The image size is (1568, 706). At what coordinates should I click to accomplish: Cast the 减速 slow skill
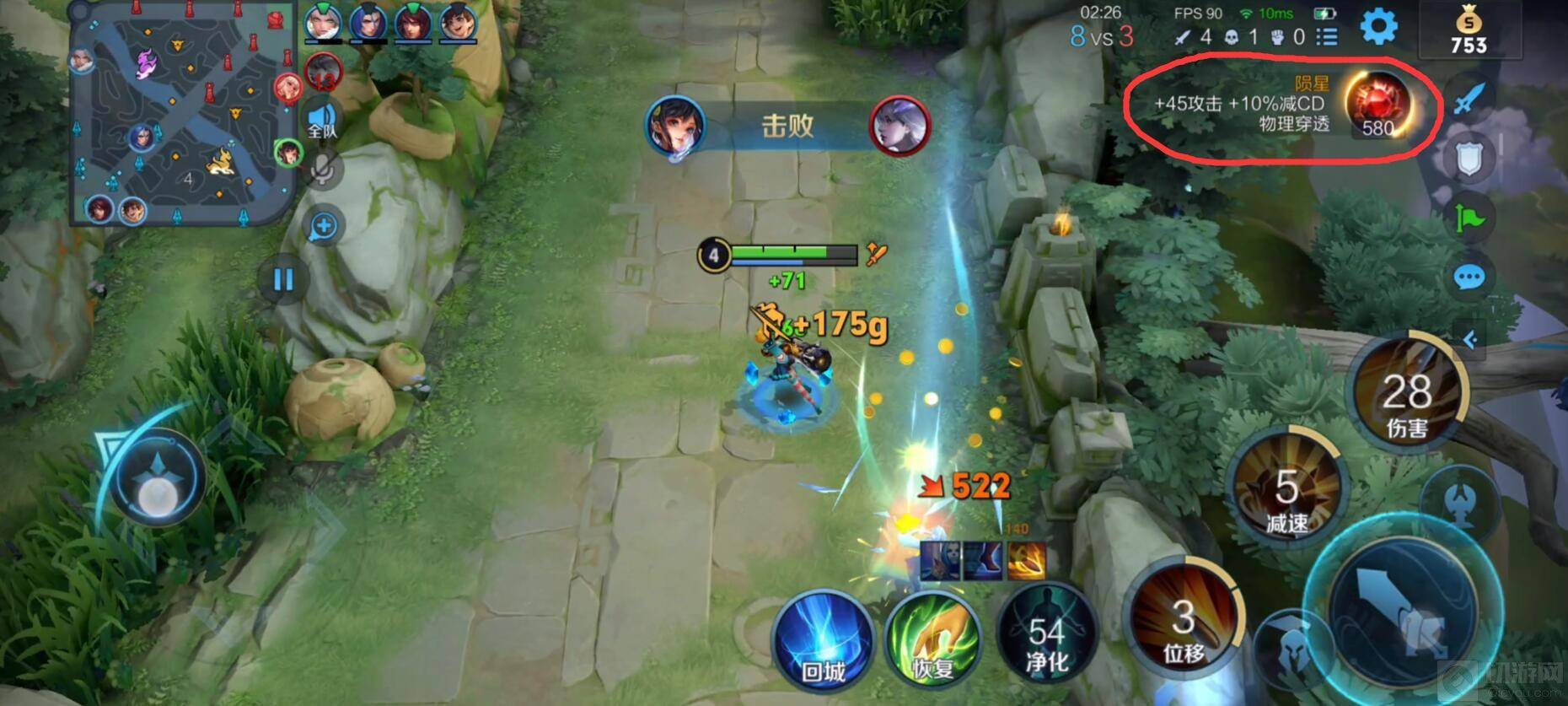[1286, 489]
